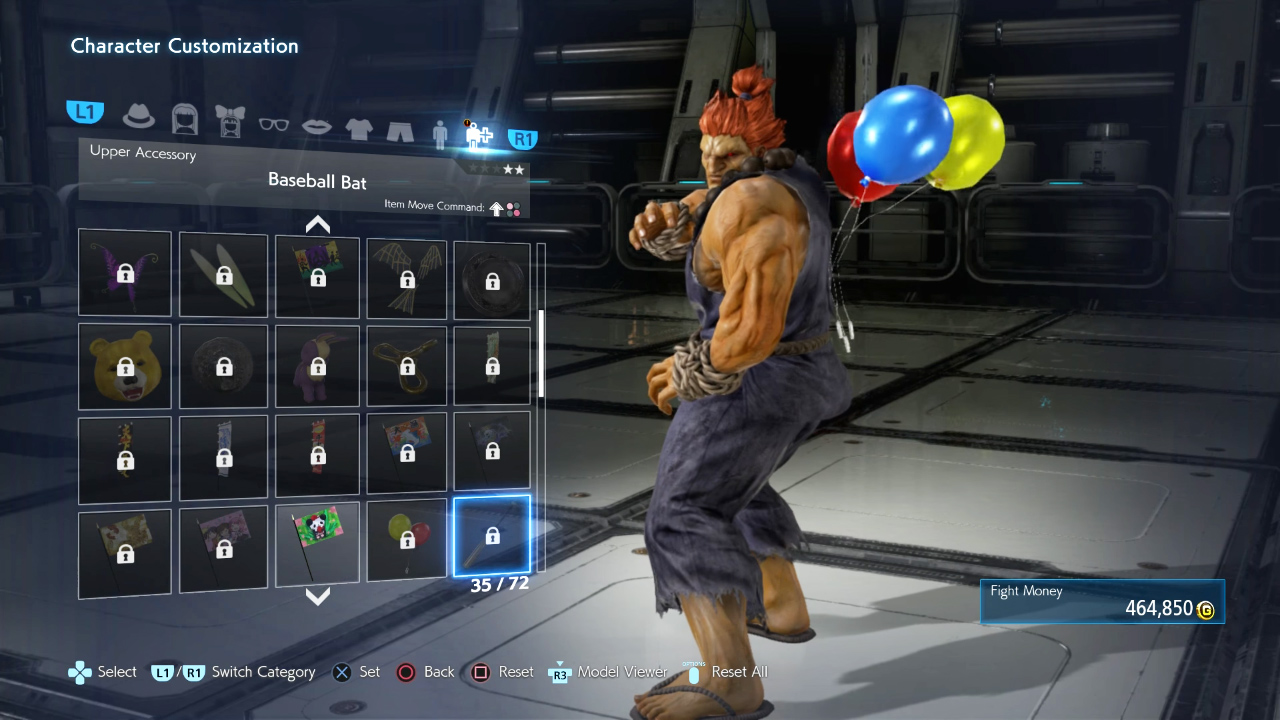The width and height of the screenshot is (1280, 720).
Task: Click the up arrow above item grid
Action: 318,224
